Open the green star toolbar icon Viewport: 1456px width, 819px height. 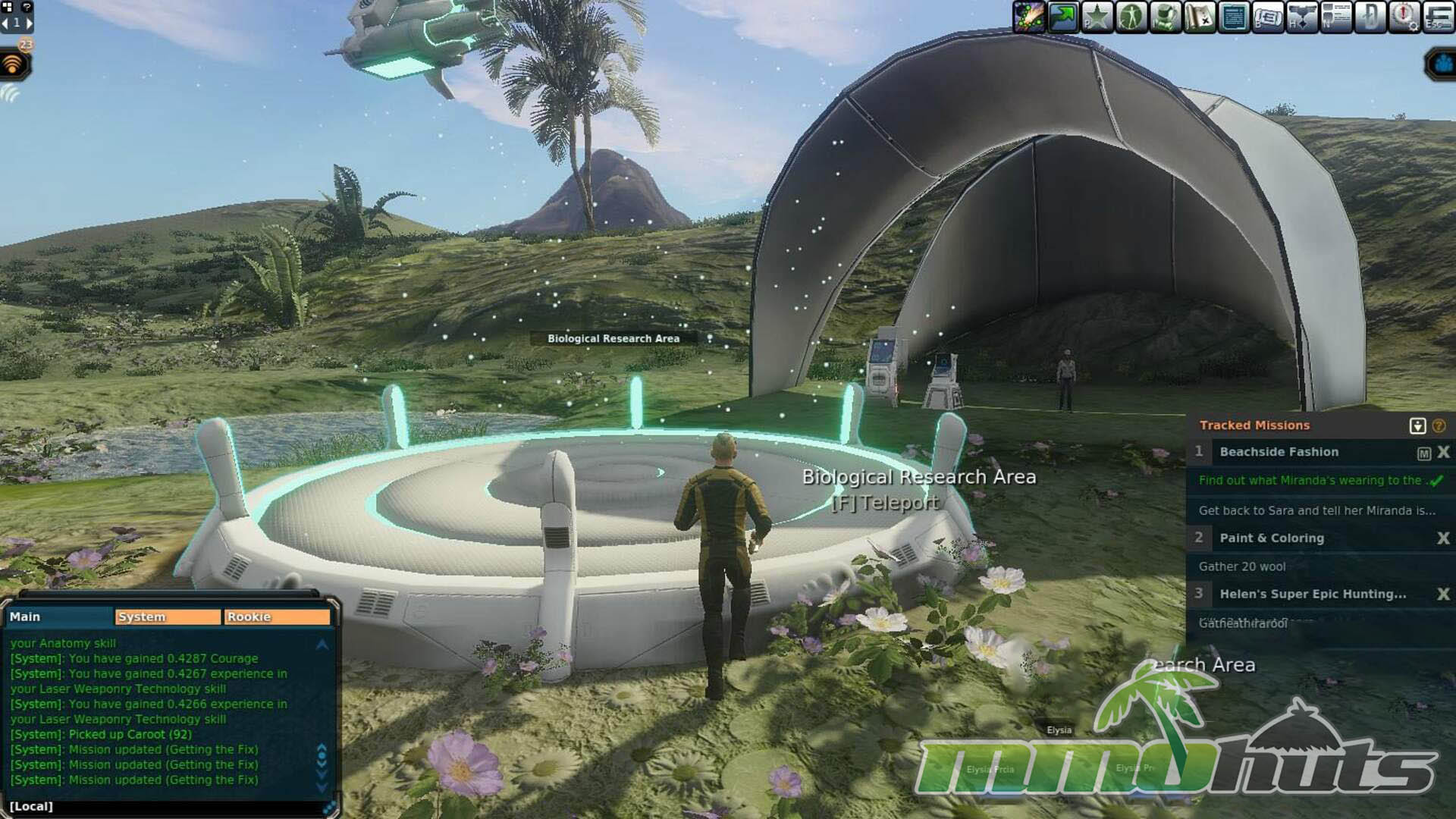(x=1097, y=17)
